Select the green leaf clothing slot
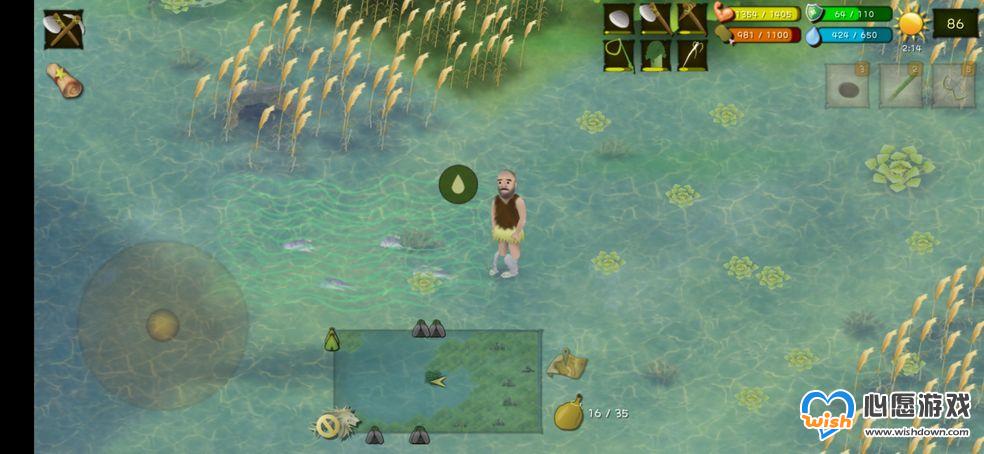This screenshot has width=984, height=454. click(x=655, y=55)
